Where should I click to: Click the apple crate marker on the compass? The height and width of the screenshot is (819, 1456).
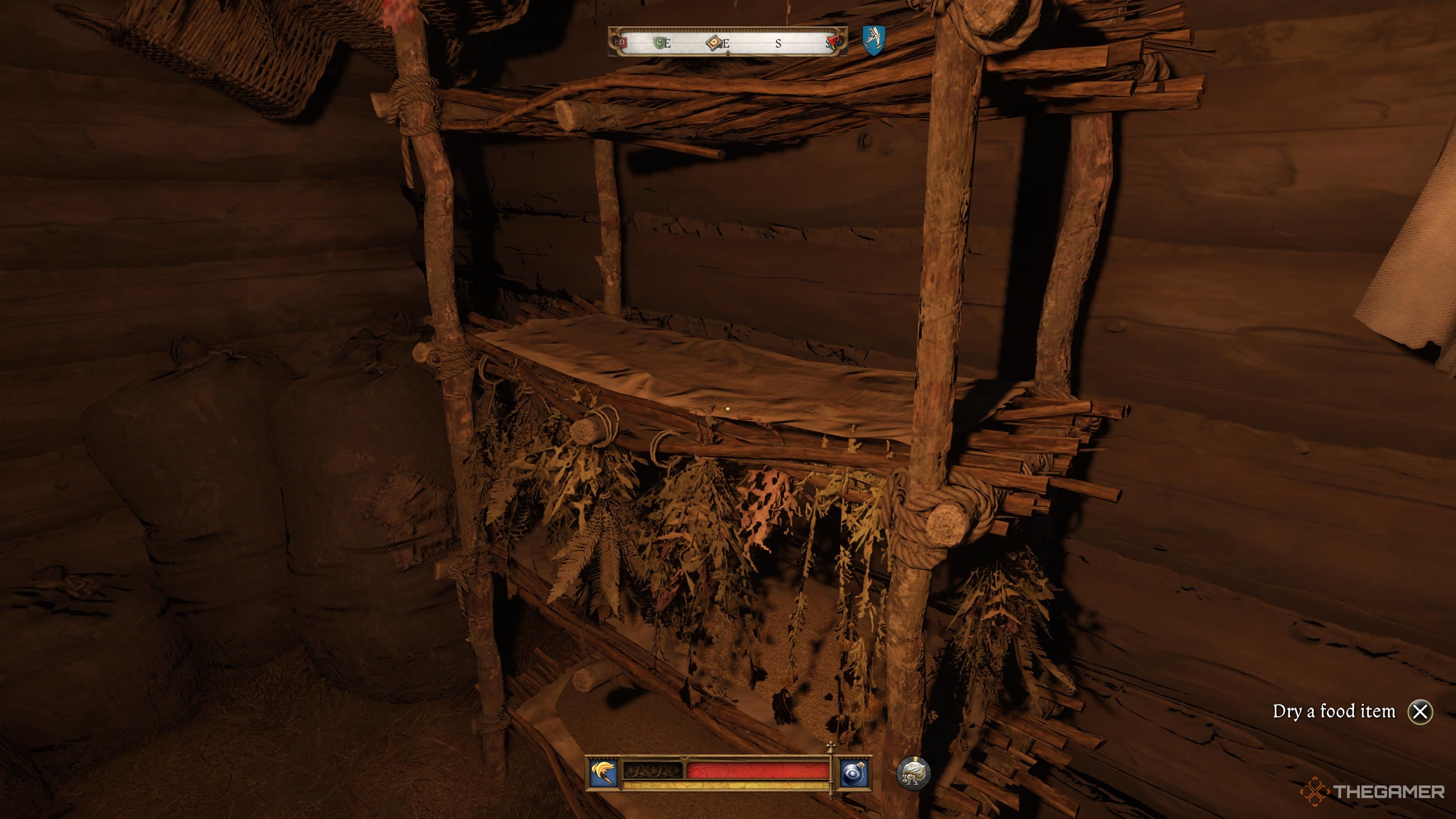(x=714, y=42)
